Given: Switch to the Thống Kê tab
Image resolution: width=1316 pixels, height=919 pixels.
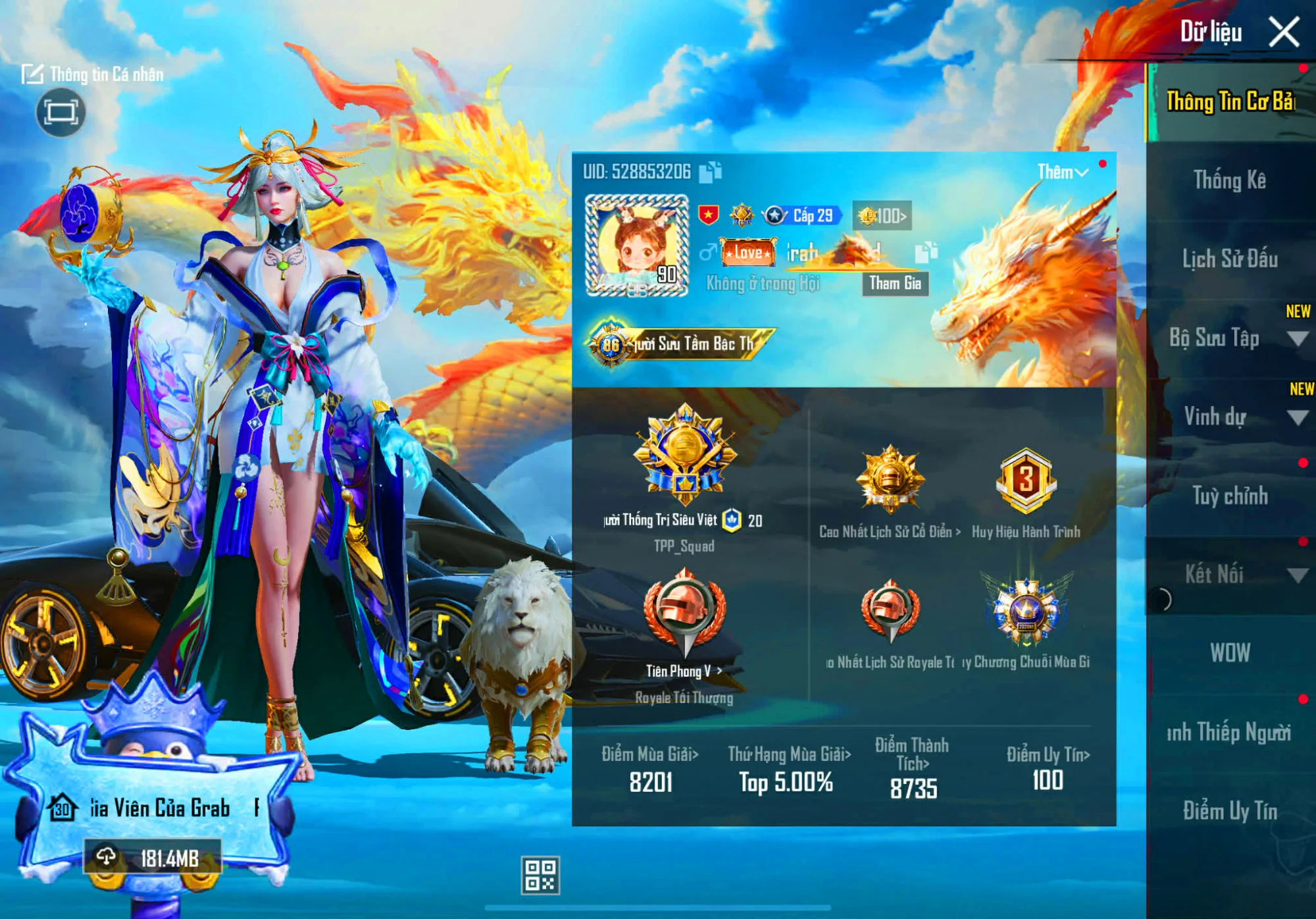Looking at the screenshot, I should click(x=1229, y=180).
